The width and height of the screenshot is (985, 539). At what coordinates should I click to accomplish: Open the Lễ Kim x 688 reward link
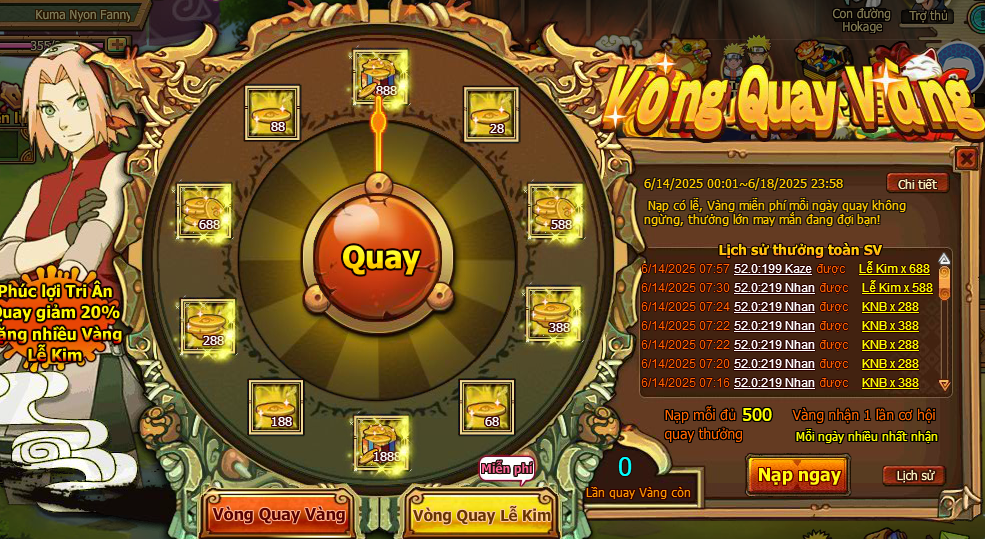[894, 269]
